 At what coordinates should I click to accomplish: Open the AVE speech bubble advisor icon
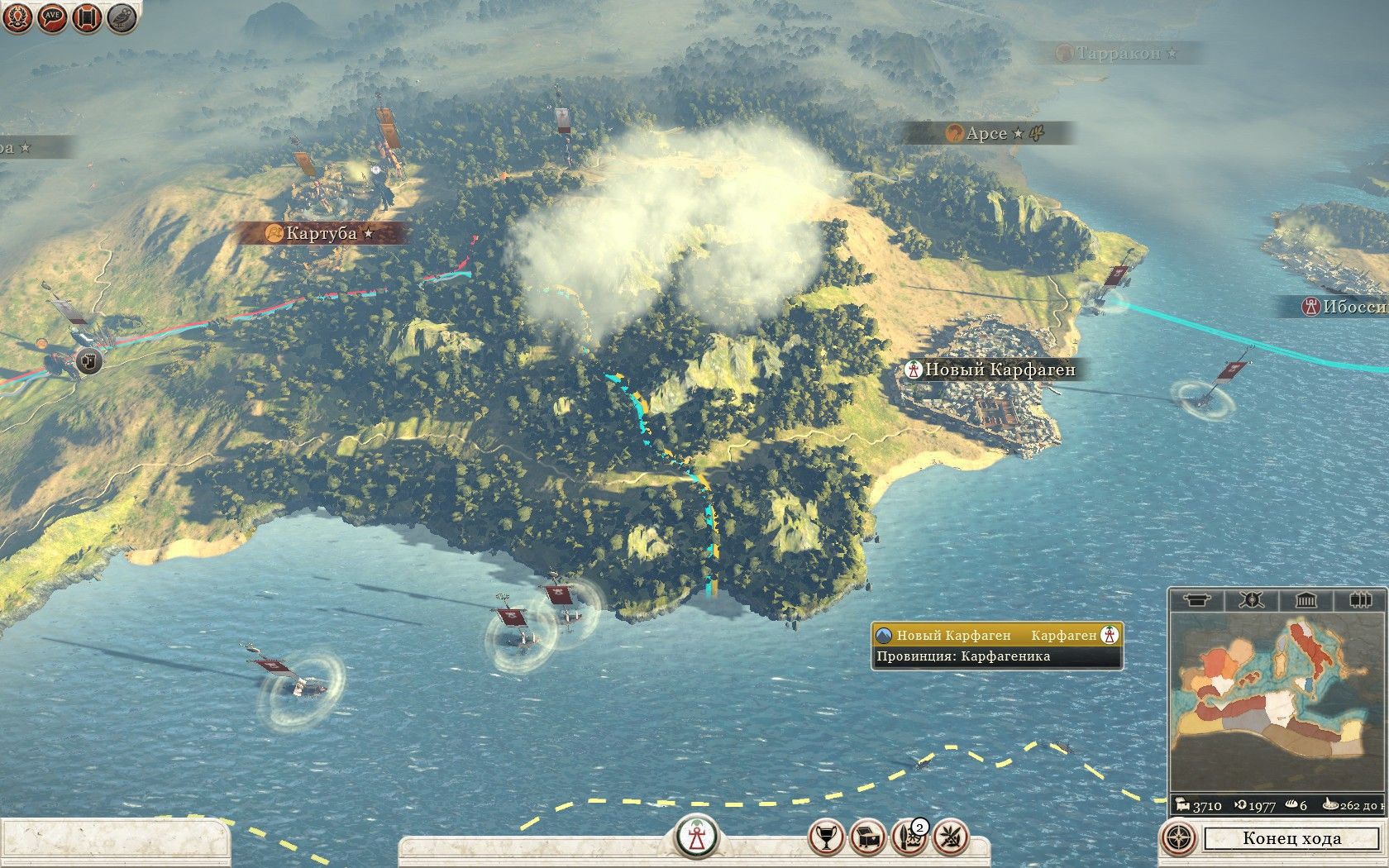tap(52, 18)
